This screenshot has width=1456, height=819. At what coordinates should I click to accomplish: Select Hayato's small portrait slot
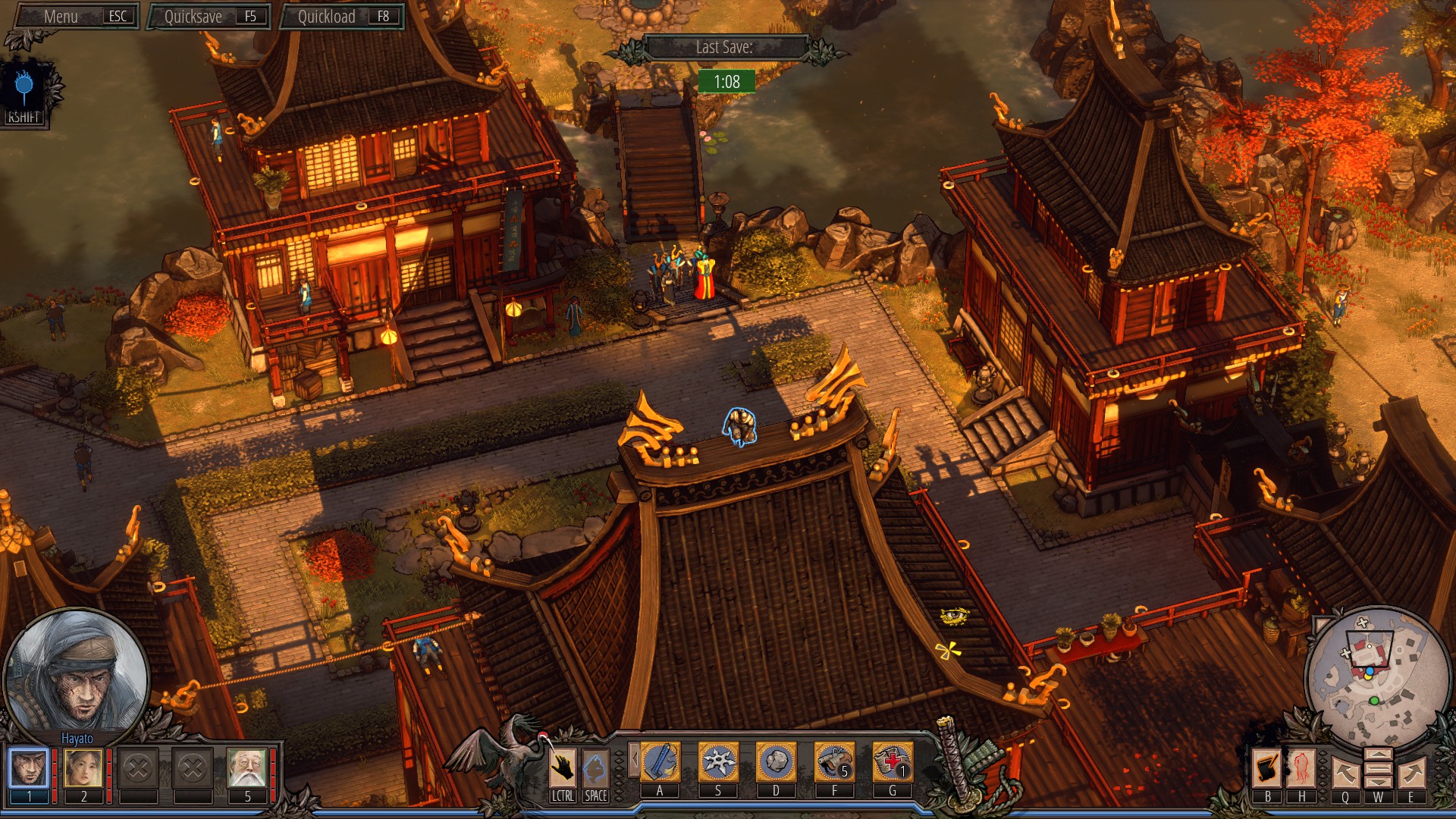tap(29, 767)
